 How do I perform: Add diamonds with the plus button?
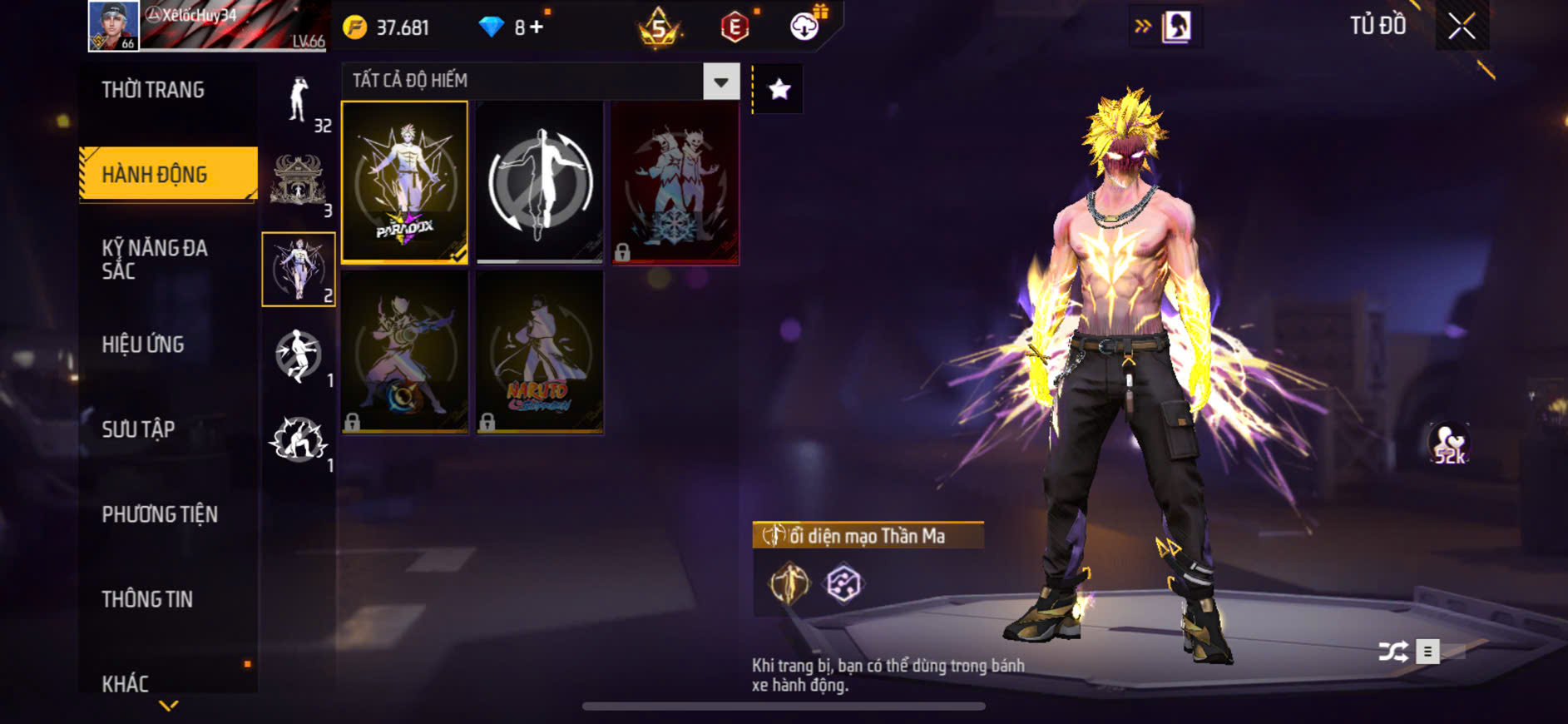click(537, 27)
